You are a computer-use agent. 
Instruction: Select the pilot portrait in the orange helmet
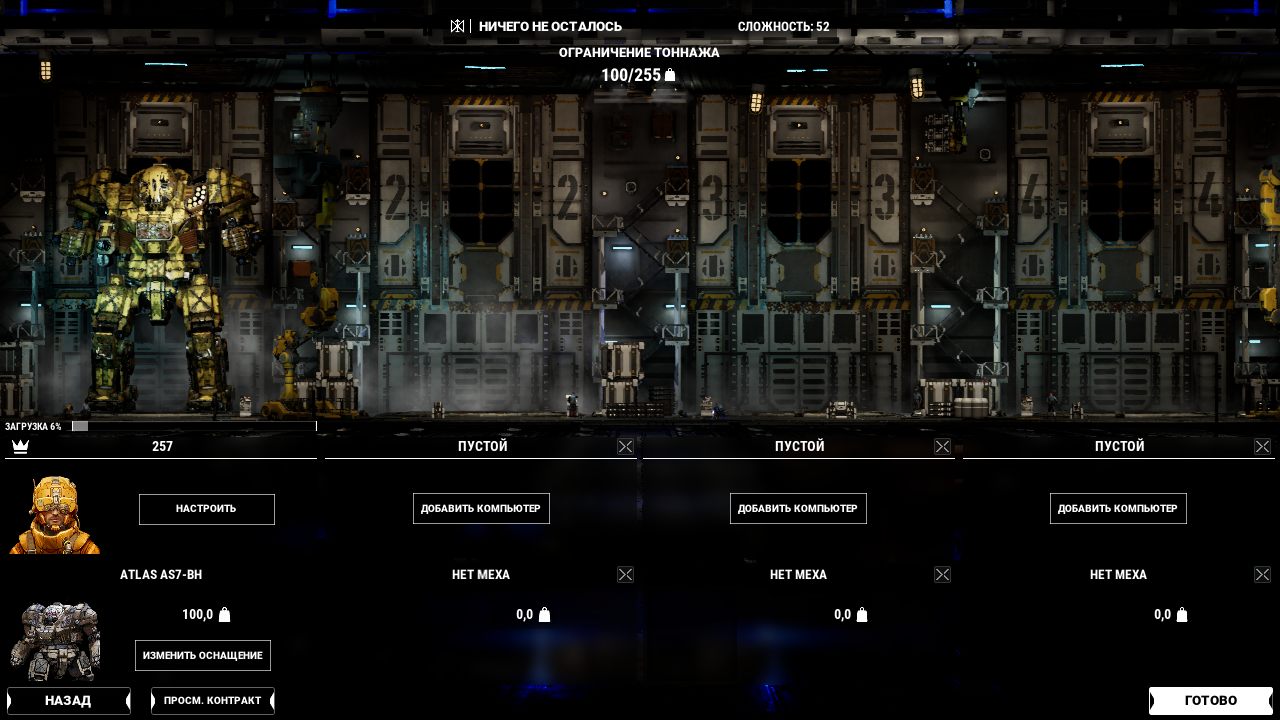click(55, 515)
